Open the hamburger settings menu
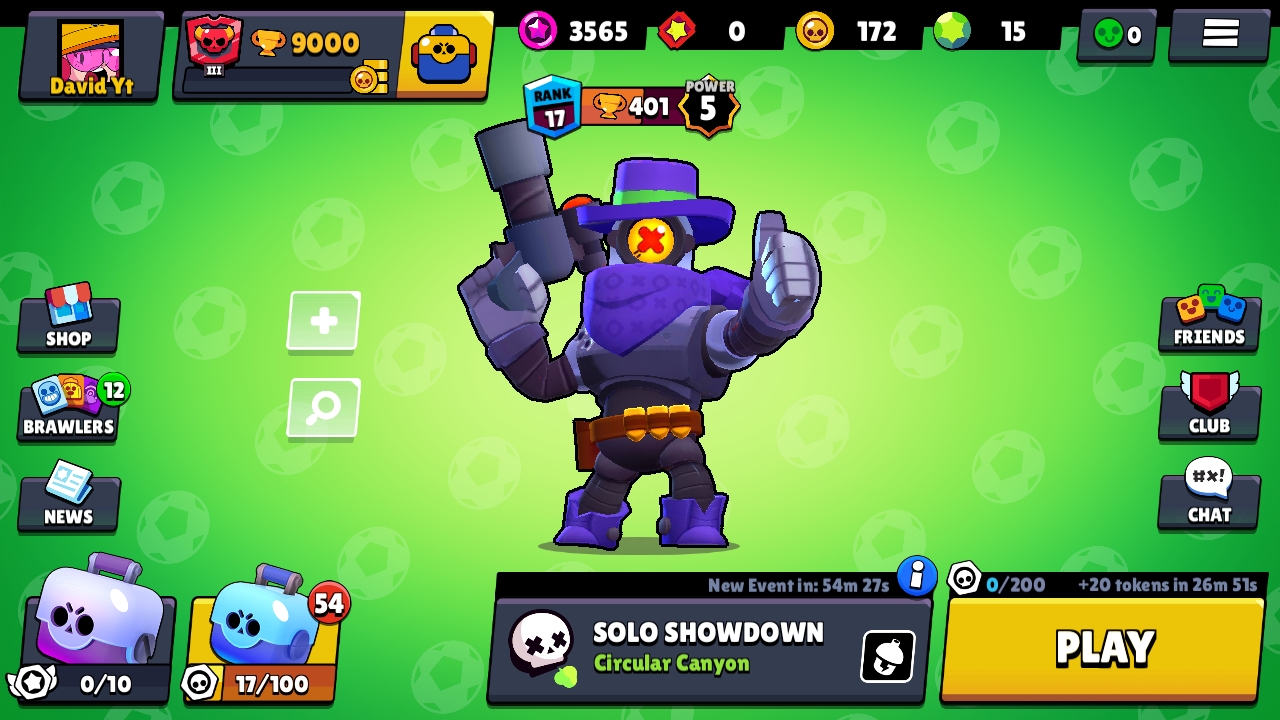Viewport: 1280px width, 720px height. (x=1220, y=34)
